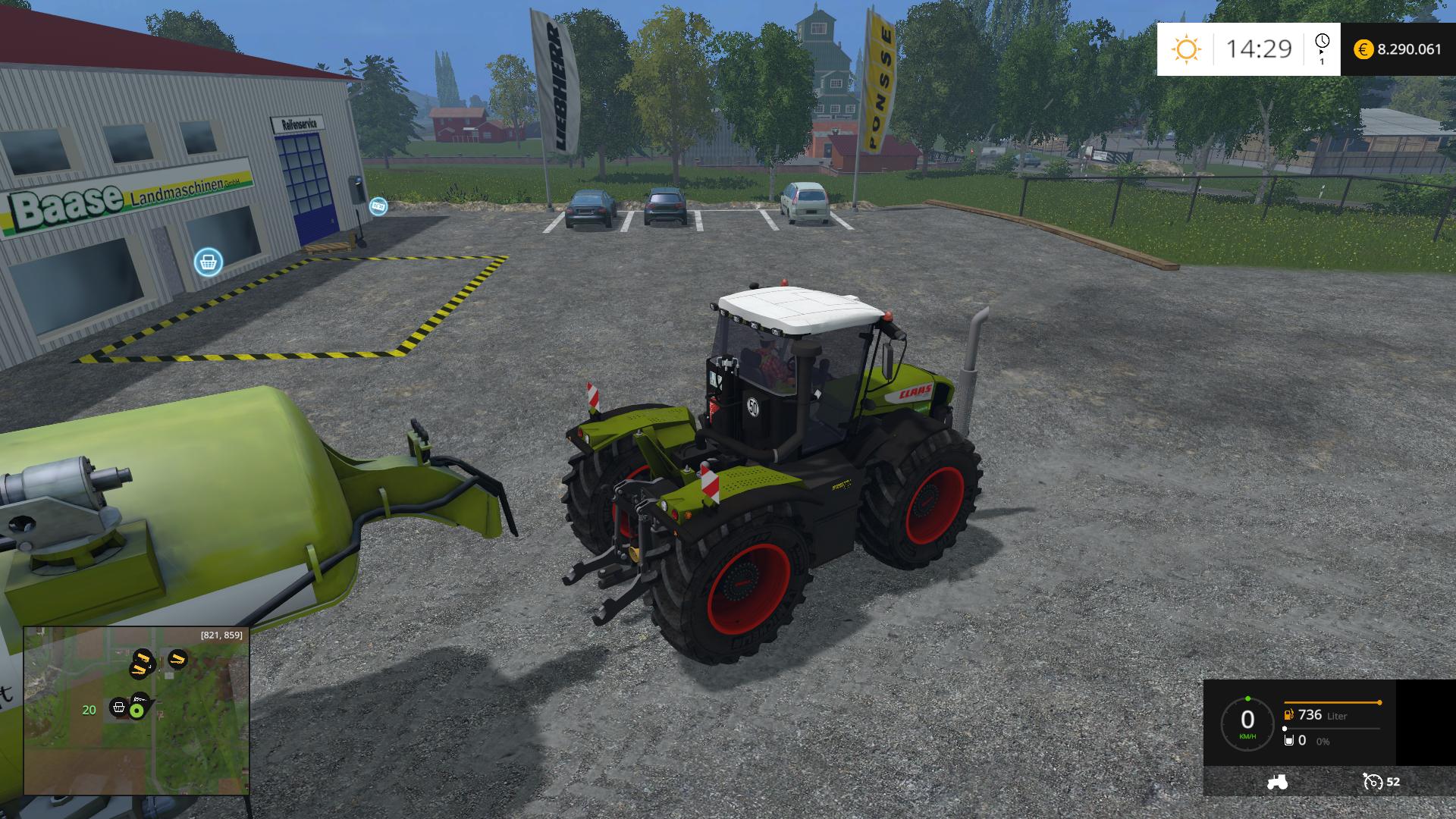
Task: Click the white tractor icon in the vehicle HUD
Action: pyautogui.click(x=1276, y=782)
